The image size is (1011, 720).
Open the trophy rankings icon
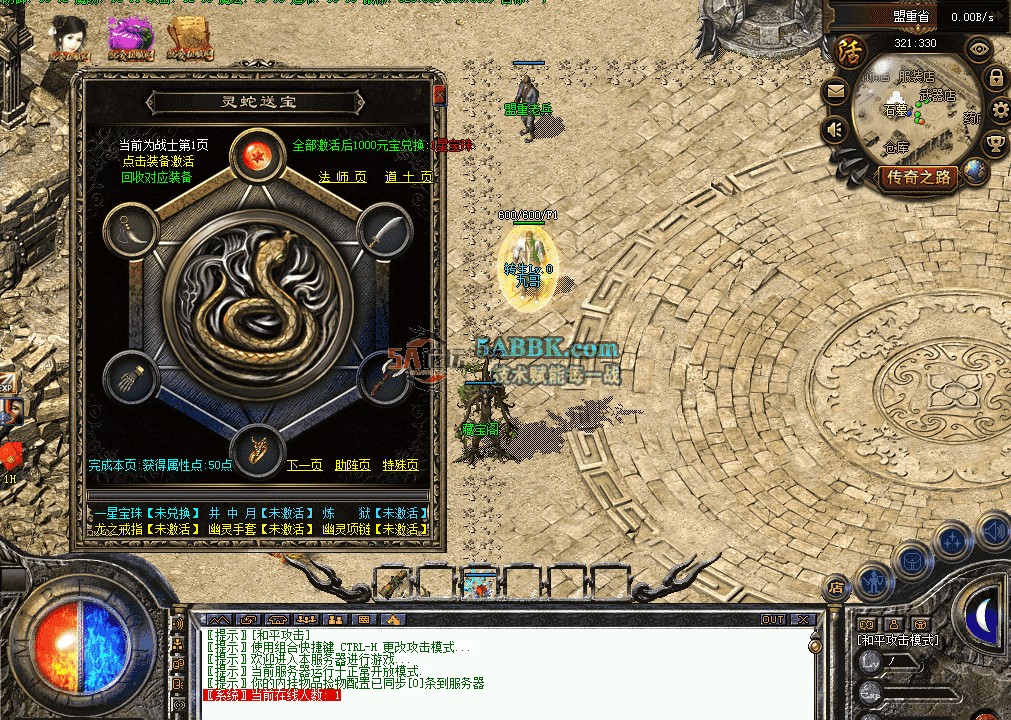tap(994, 144)
